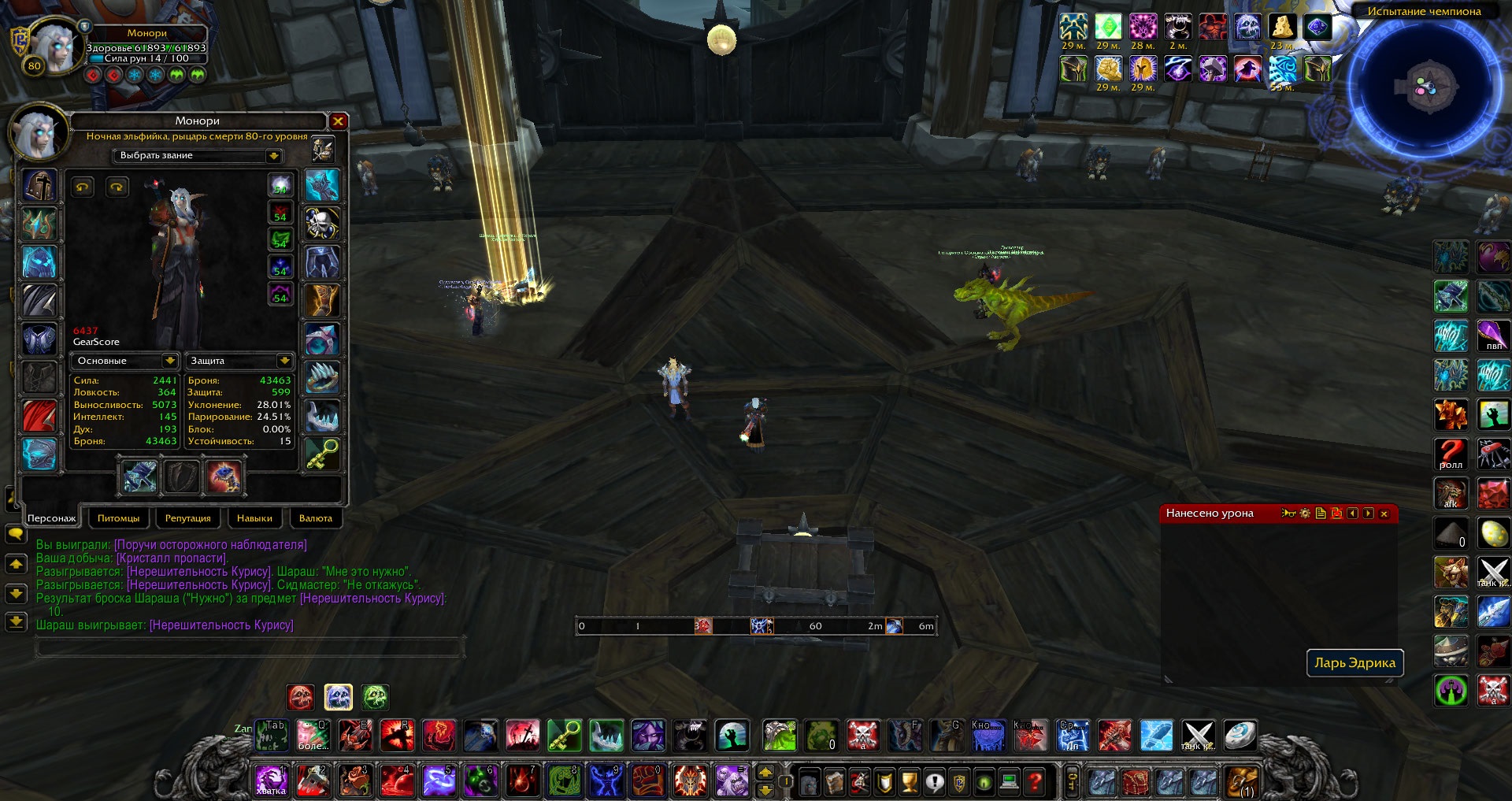This screenshot has width=1512, height=801.
Task: Close the Нанесено урона damage meter
Action: [x=1384, y=514]
